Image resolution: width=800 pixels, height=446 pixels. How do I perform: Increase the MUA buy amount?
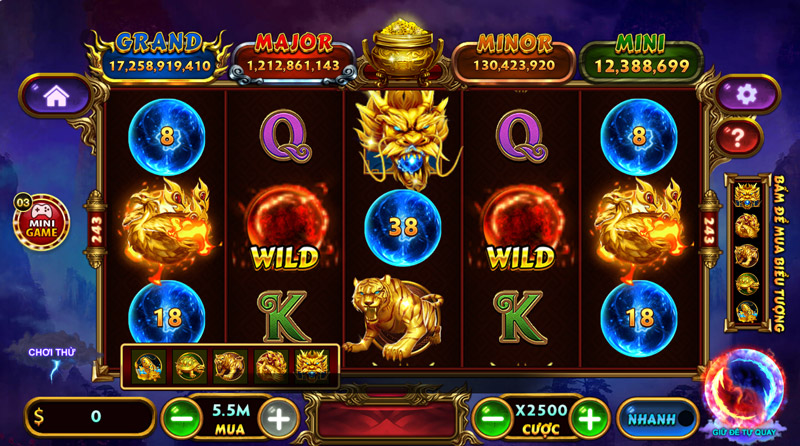(279, 417)
